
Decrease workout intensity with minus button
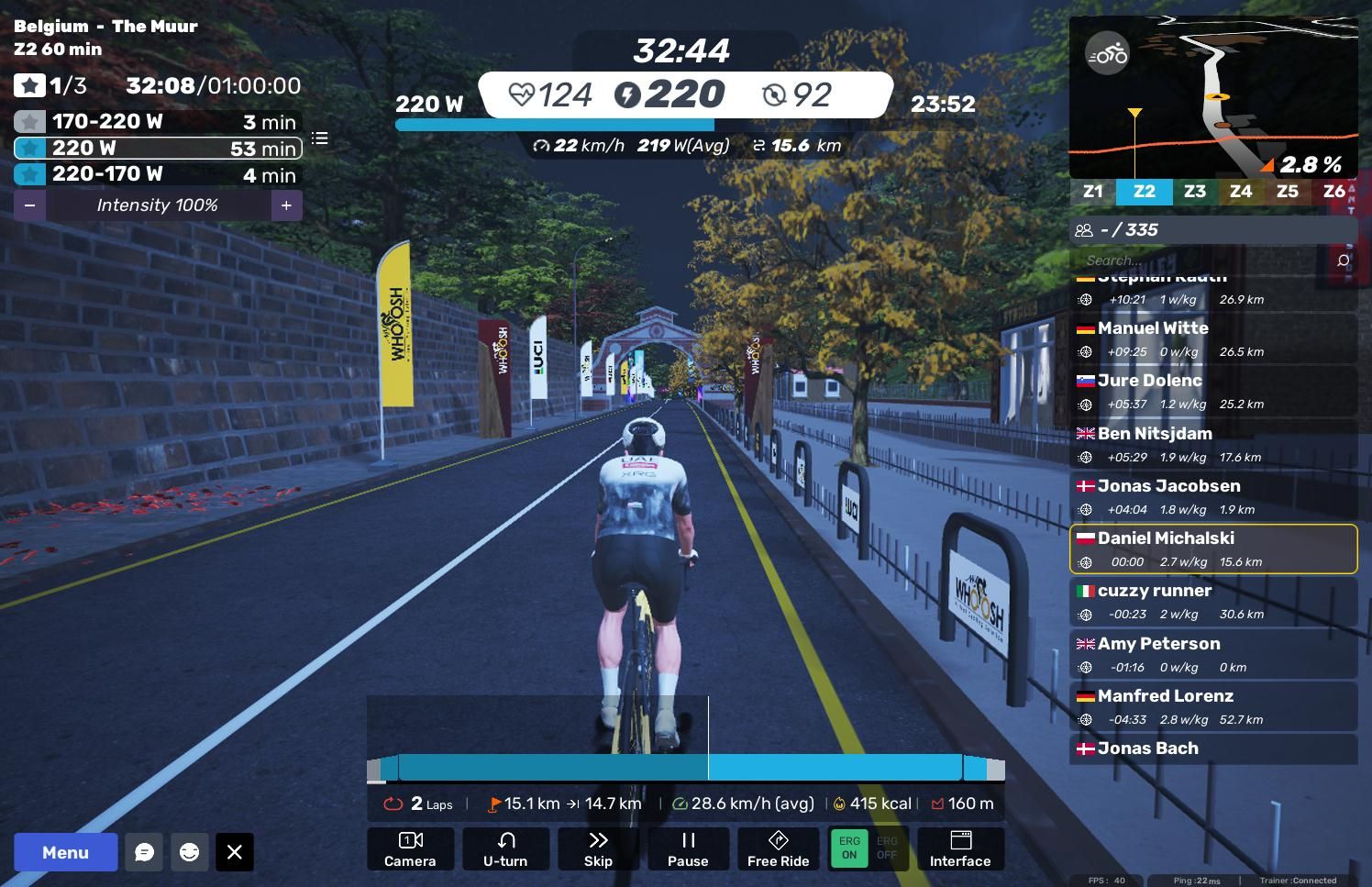point(29,205)
